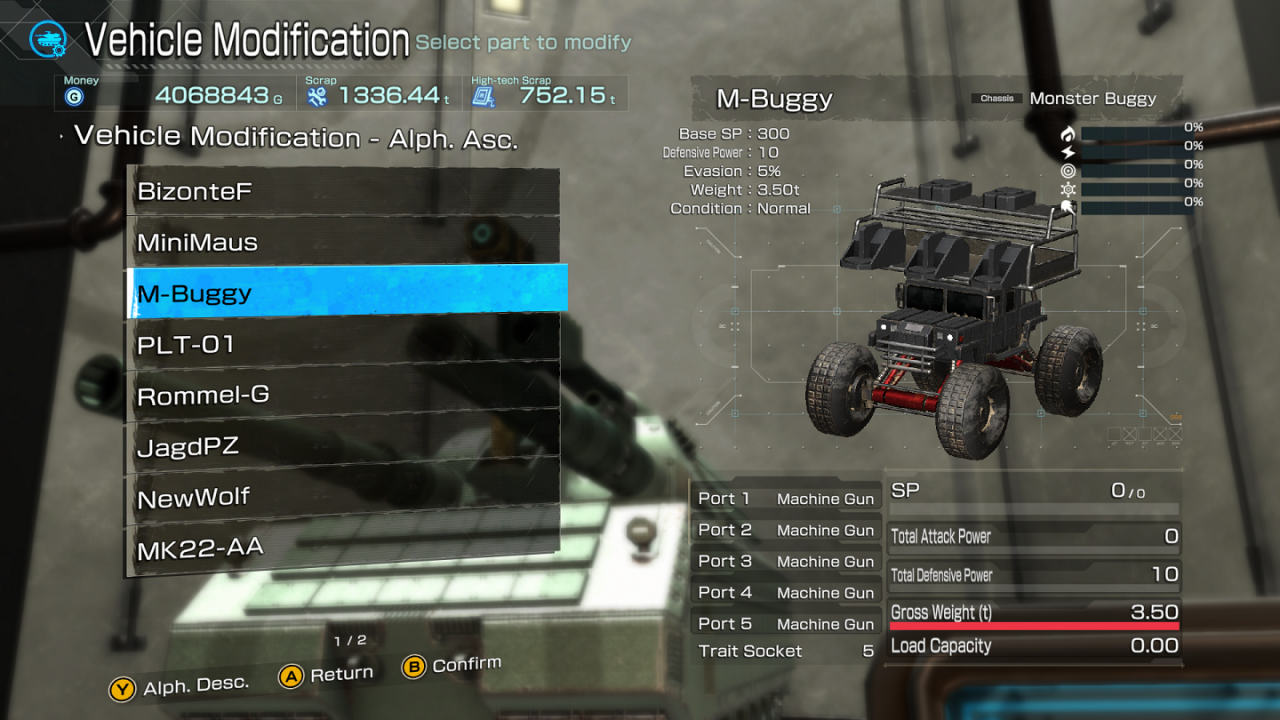Screen dimensions: 1280x720
Task: Select the highlighted M-Buggy row
Action: [345, 293]
